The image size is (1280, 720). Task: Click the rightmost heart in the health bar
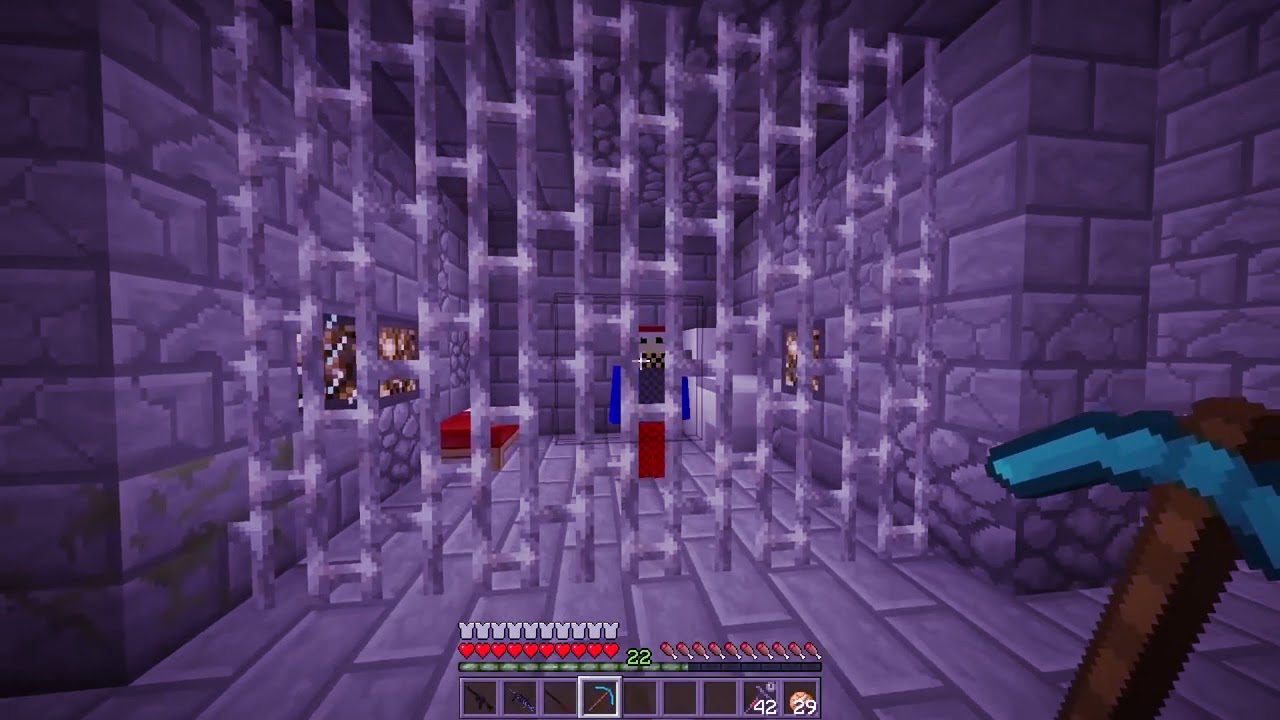(x=608, y=650)
